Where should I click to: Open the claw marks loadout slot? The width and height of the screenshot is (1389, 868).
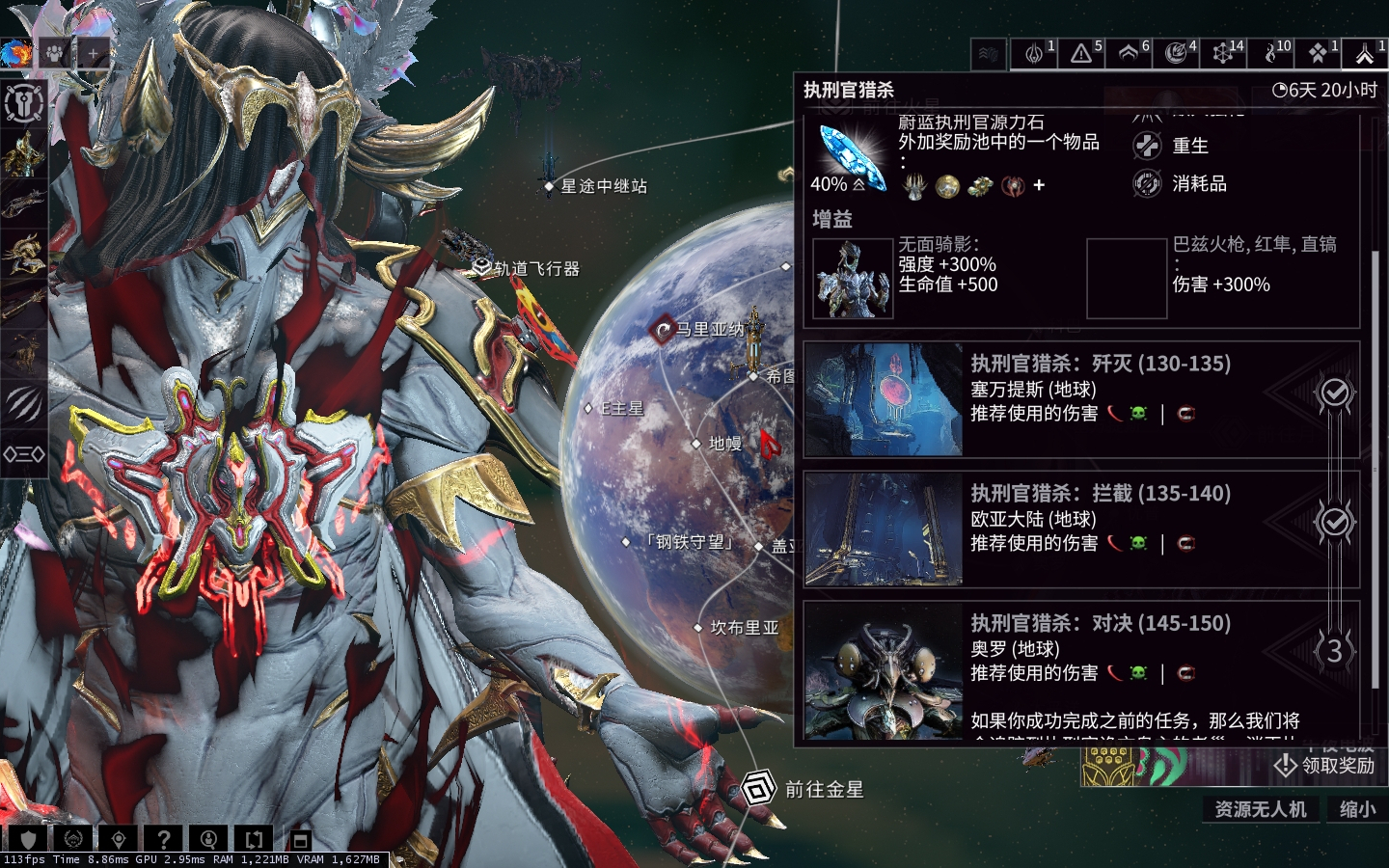(x=23, y=403)
